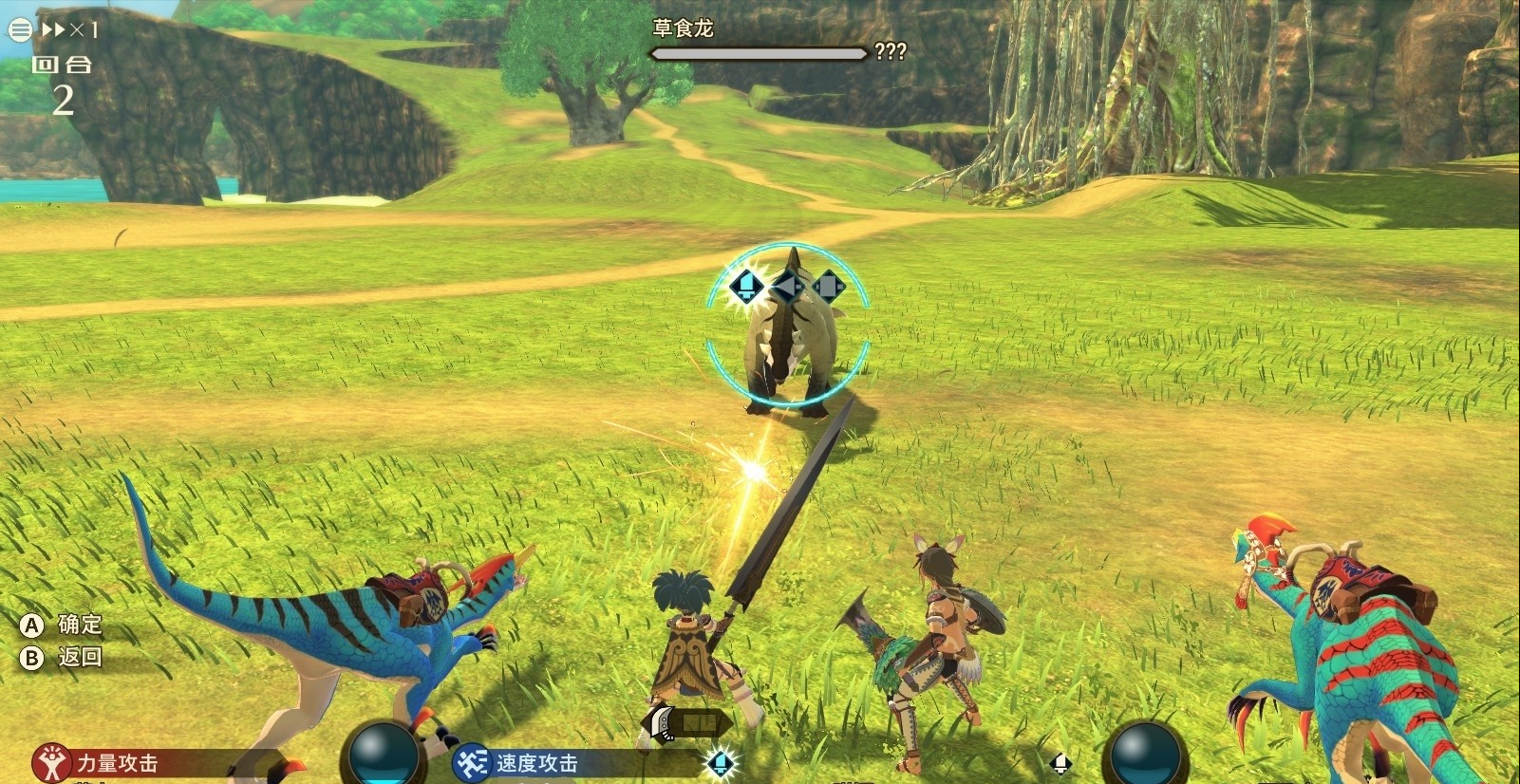Target the 草食龙 enemy name bar

758,53
